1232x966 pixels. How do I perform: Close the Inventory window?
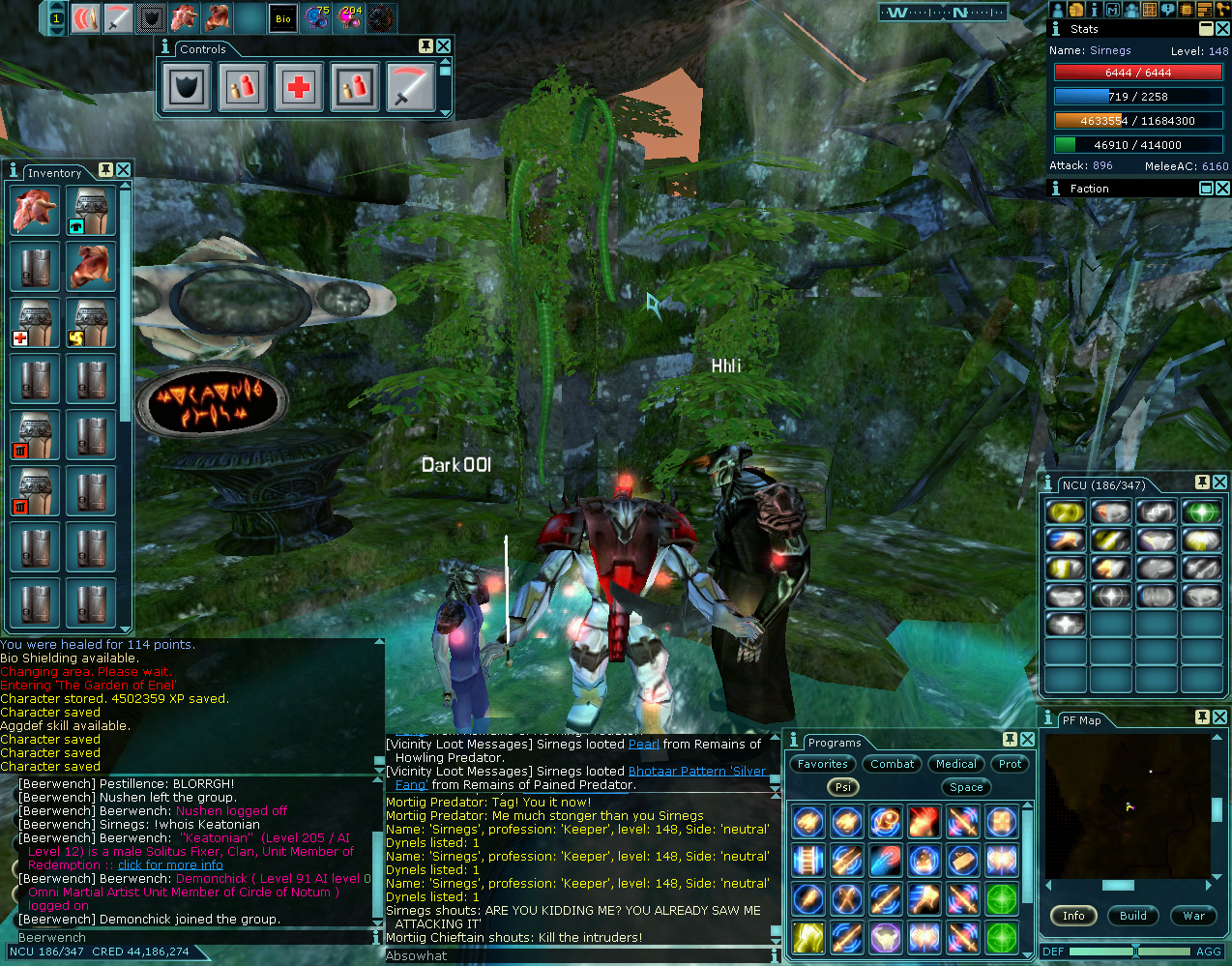tap(124, 170)
